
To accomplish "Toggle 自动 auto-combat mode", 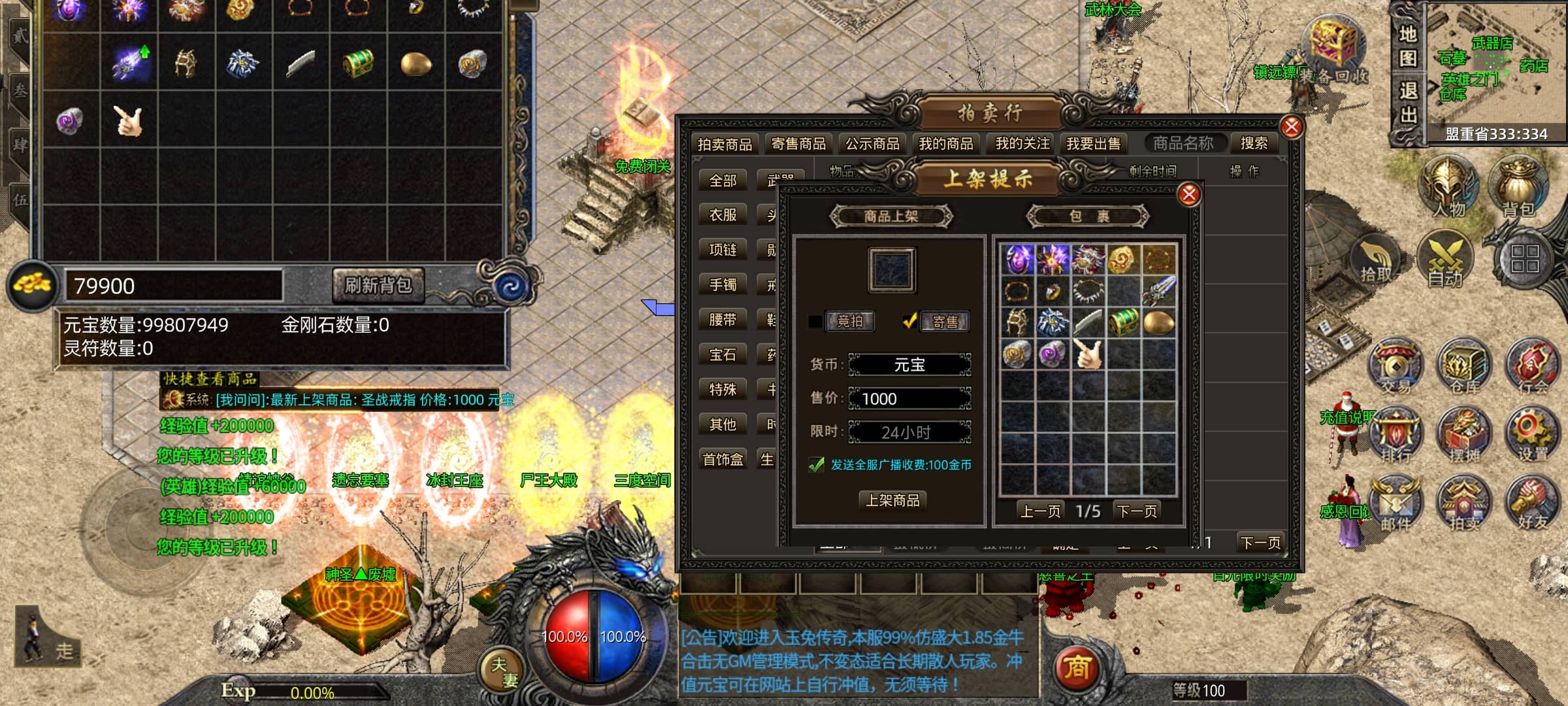I will point(1445,261).
